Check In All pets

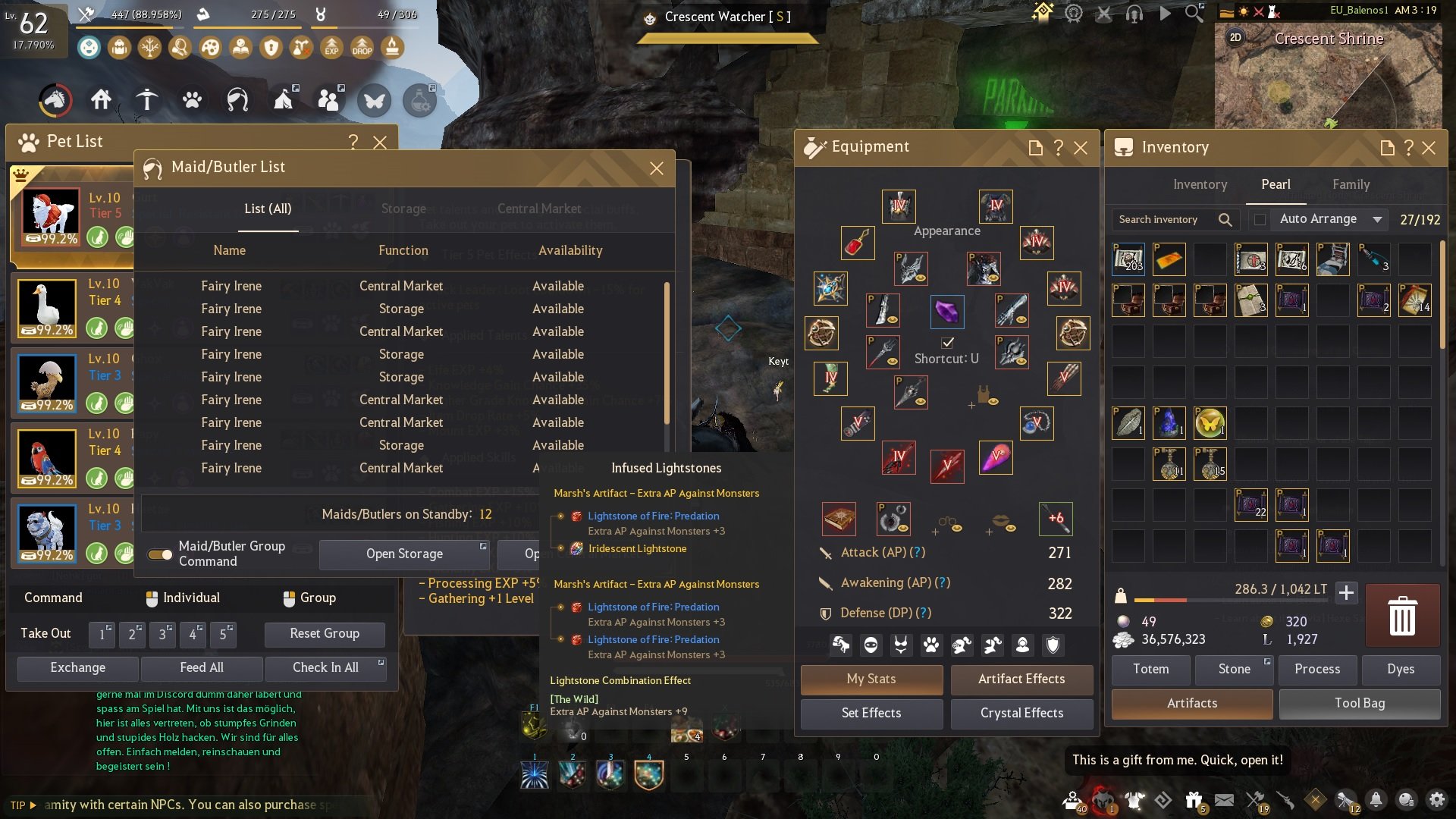(325, 668)
